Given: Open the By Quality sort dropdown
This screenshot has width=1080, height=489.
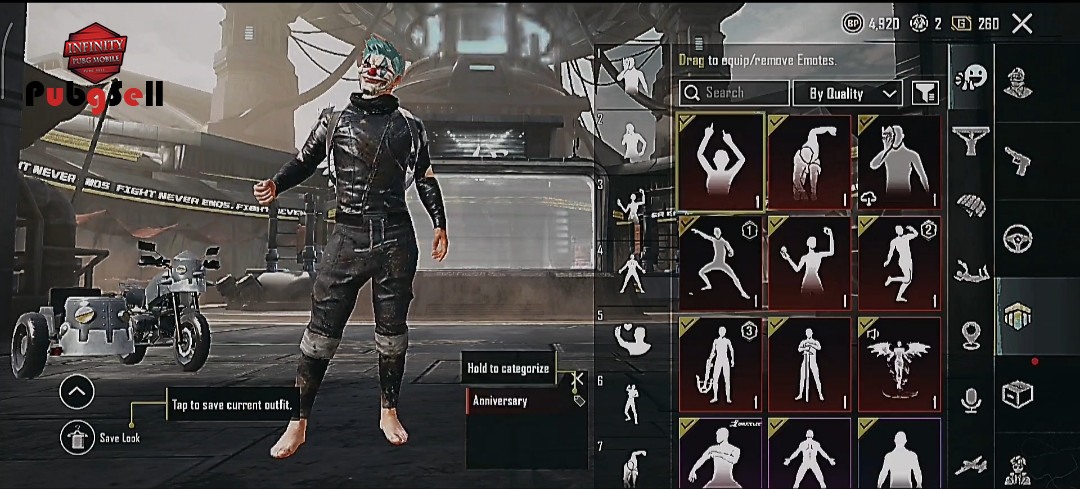Looking at the screenshot, I should click(x=848, y=93).
